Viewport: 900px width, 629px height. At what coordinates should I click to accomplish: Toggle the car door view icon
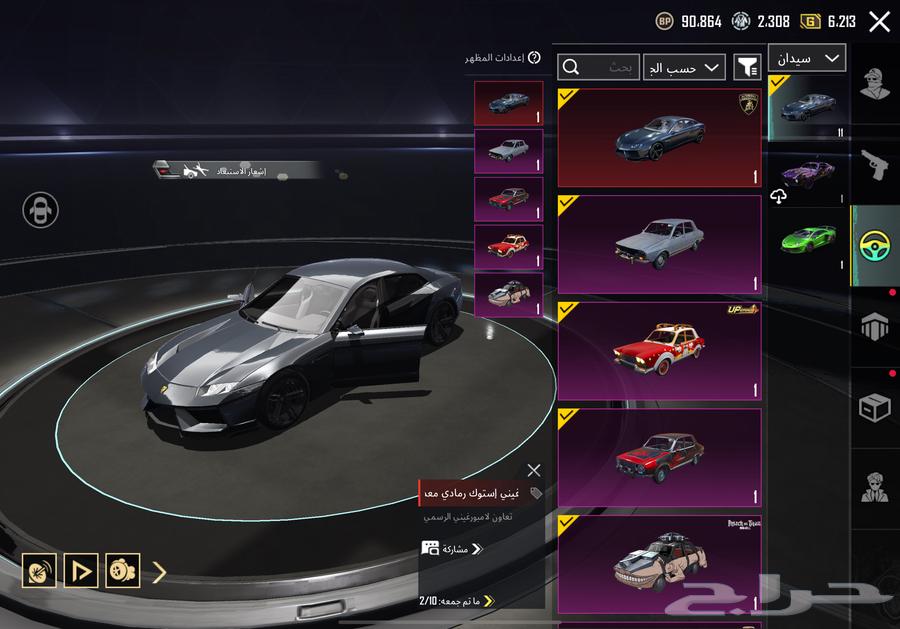[41, 210]
